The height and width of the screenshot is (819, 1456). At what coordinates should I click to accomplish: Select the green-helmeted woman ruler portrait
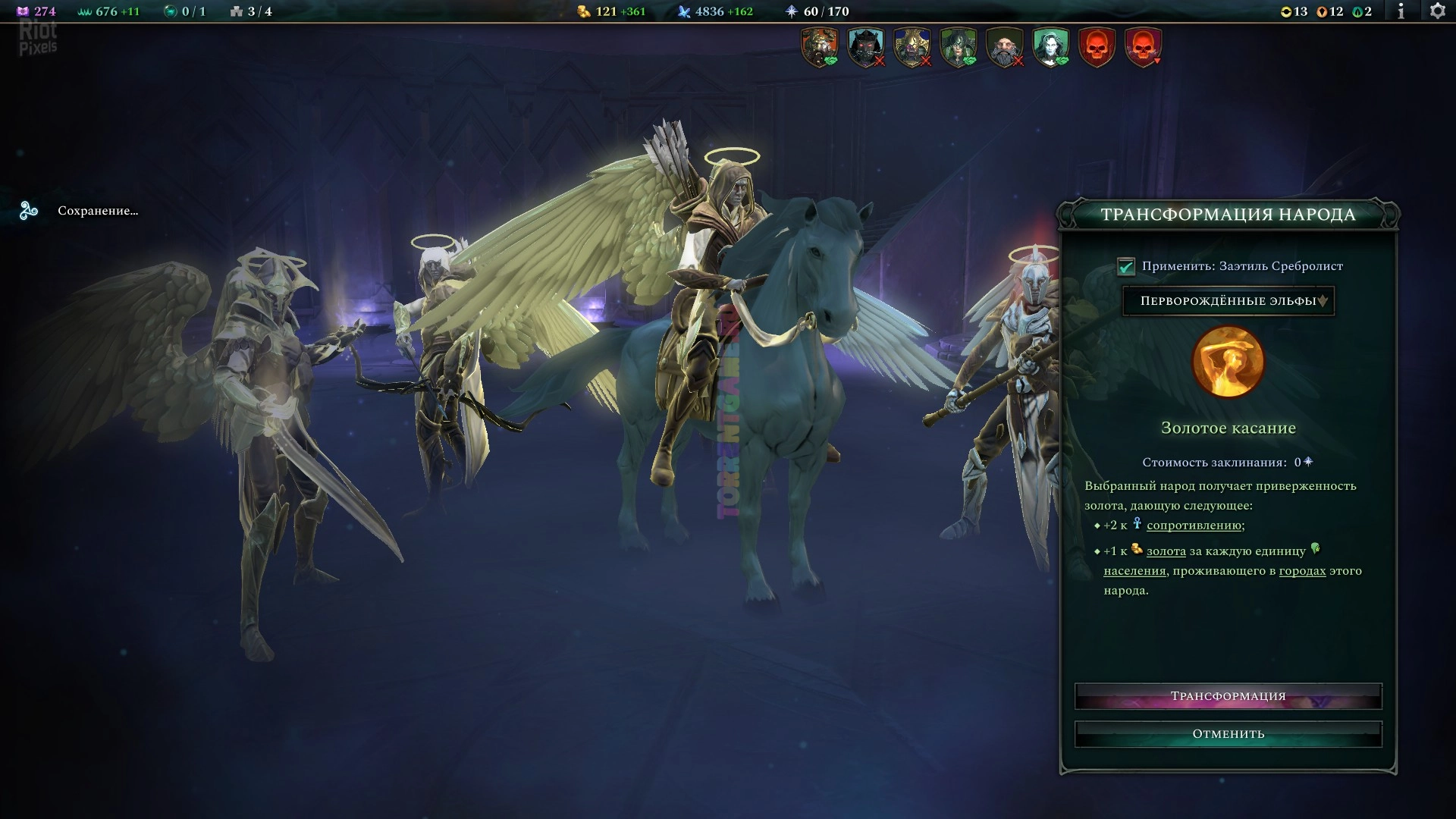[959, 47]
